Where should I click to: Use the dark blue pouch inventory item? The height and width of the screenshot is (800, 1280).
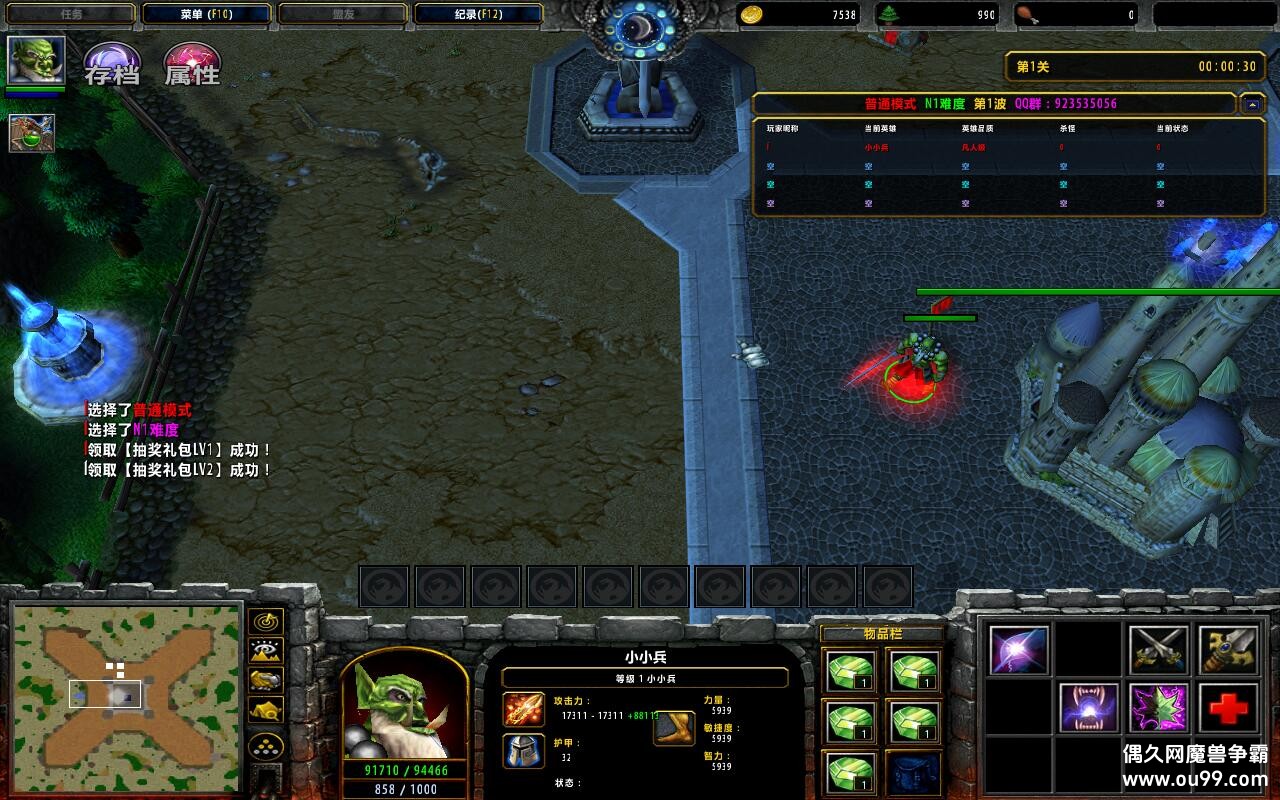tap(913, 773)
